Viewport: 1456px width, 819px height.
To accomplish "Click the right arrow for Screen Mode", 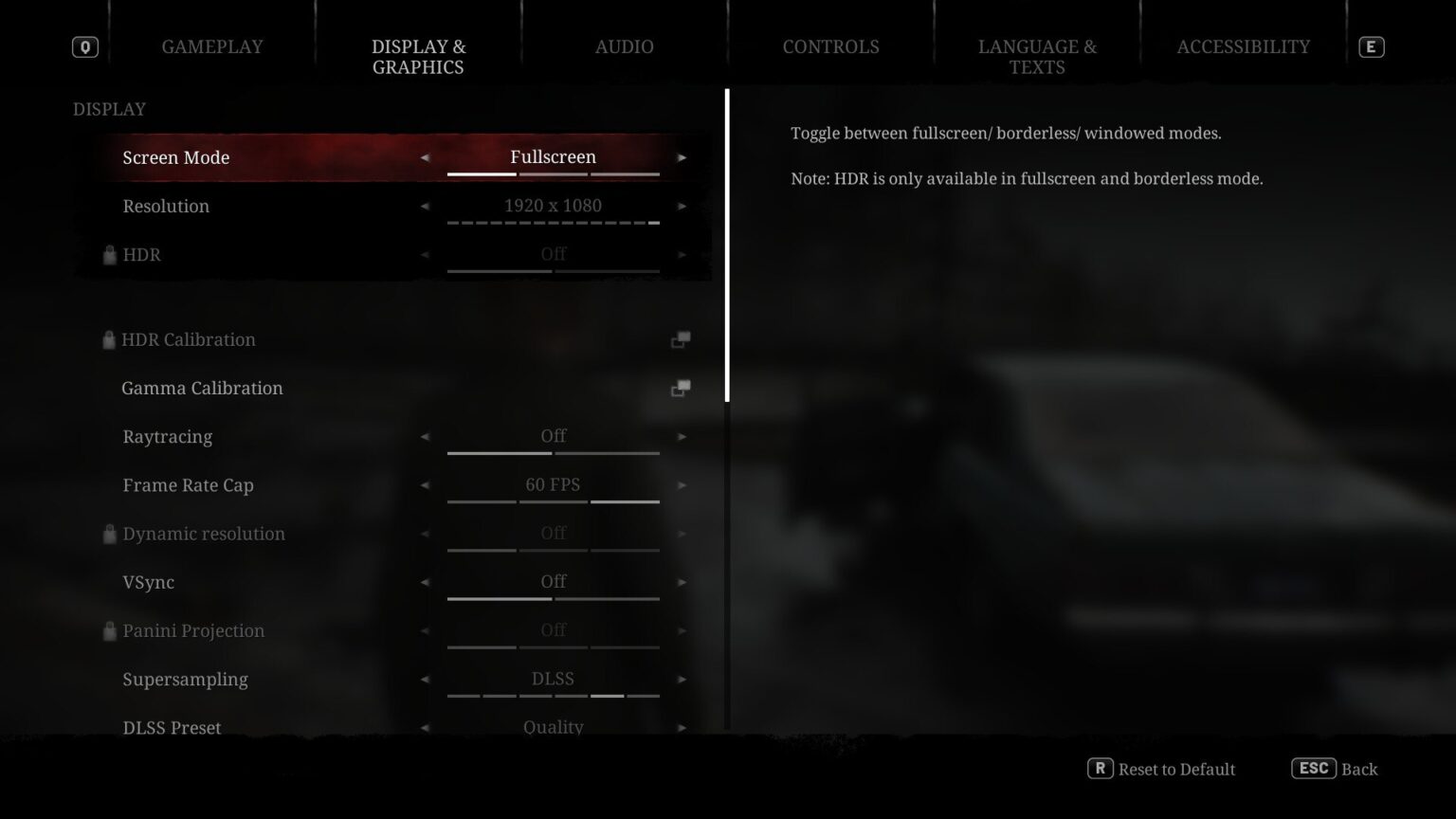I will point(682,157).
